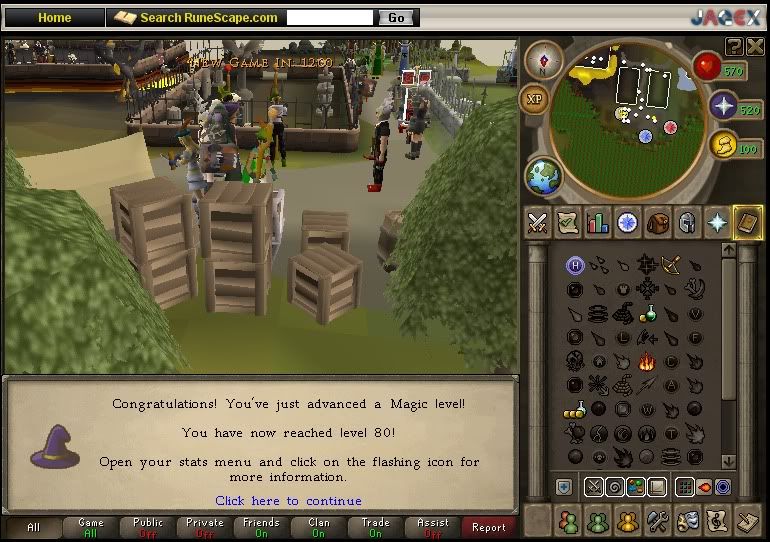
Task: Cast Home Teleport spell in spellbook
Action: [x=575, y=265]
